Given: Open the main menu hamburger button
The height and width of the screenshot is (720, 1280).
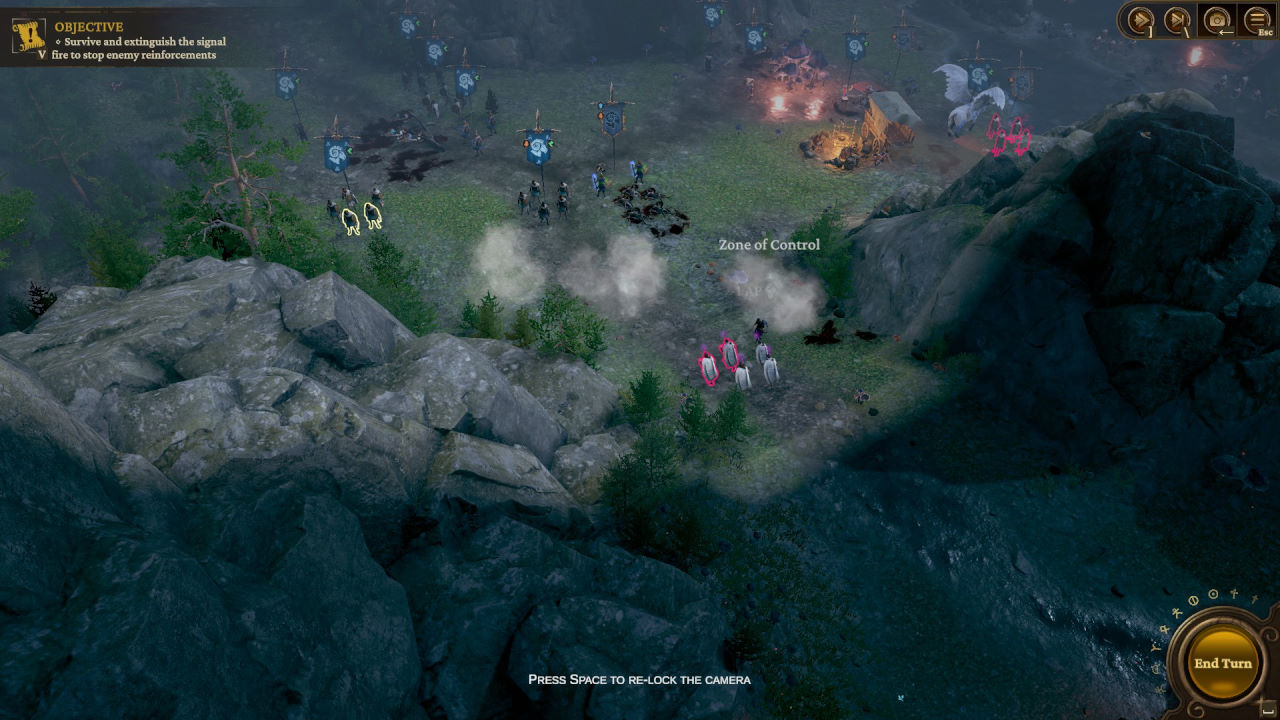Looking at the screenshot, I should tap(1256, 19).
